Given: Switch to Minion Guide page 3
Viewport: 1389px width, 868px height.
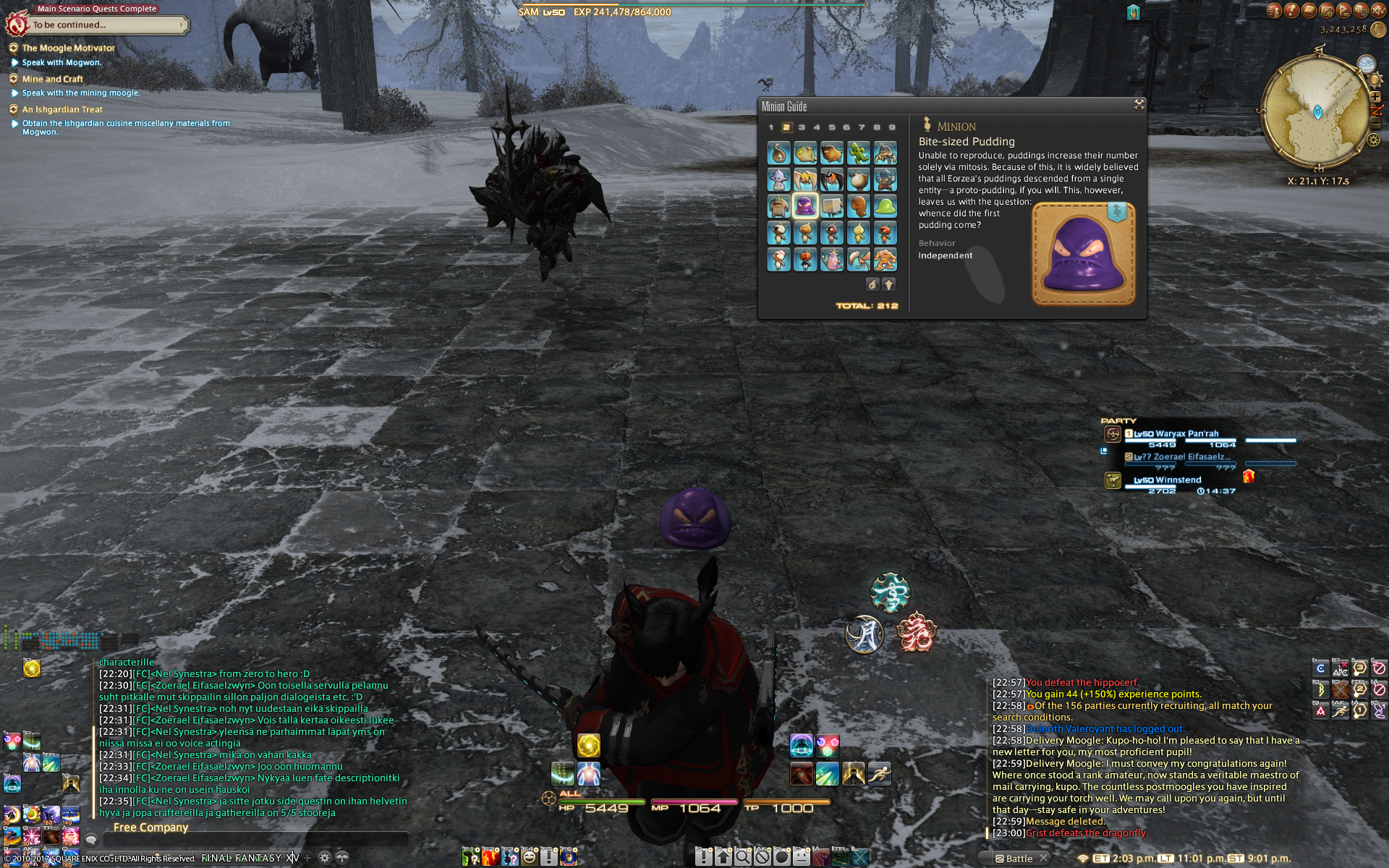Looking at the screenshot, I should 802,127.
